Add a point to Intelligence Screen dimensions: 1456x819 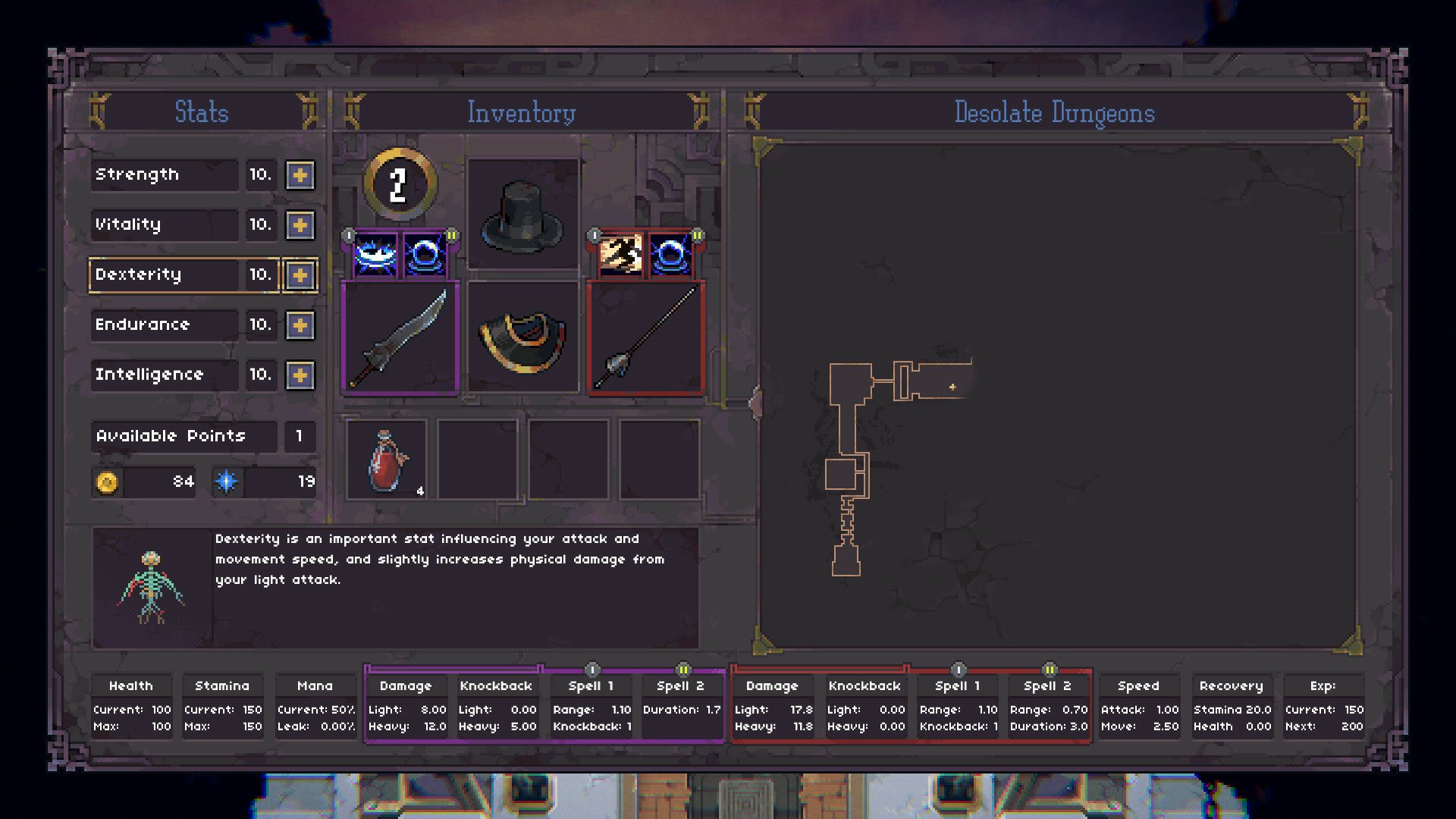tap(300, 375)
